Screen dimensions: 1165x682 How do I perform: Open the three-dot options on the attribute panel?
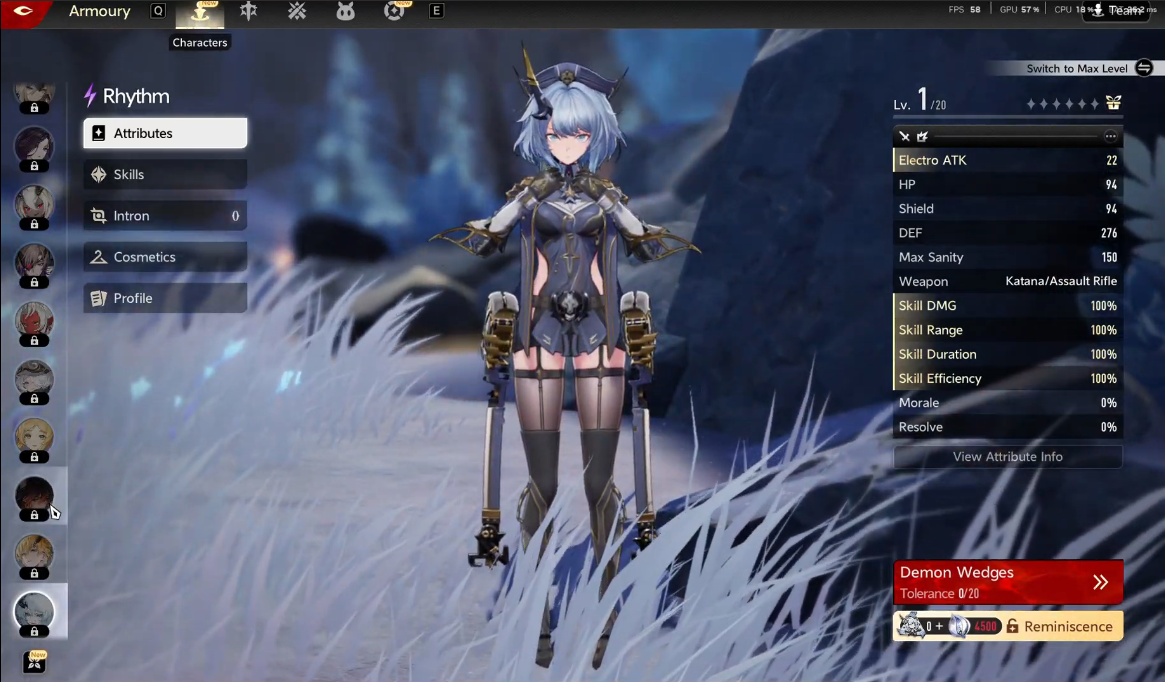pyautogui.click(x=1110, y=136)
